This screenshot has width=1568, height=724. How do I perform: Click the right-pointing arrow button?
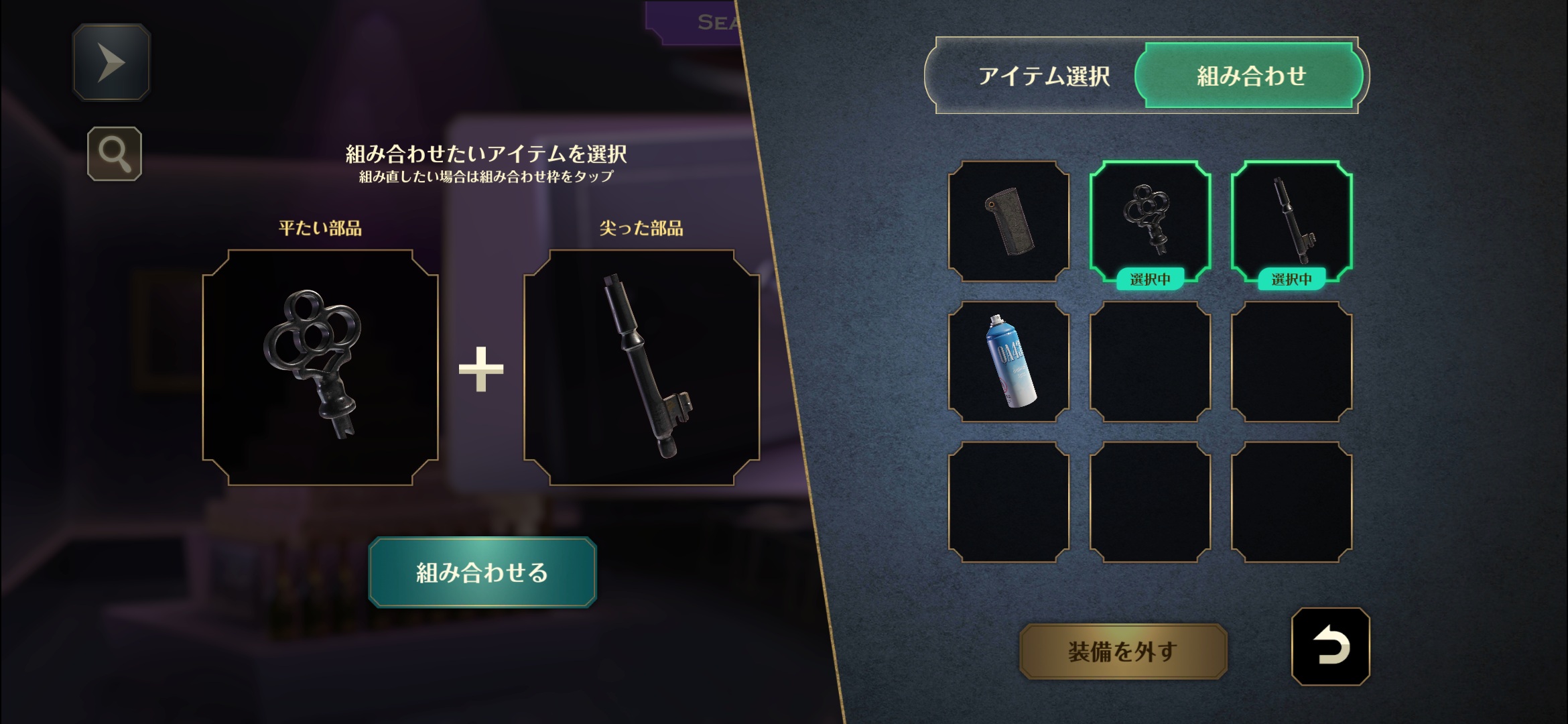(111, 62)
